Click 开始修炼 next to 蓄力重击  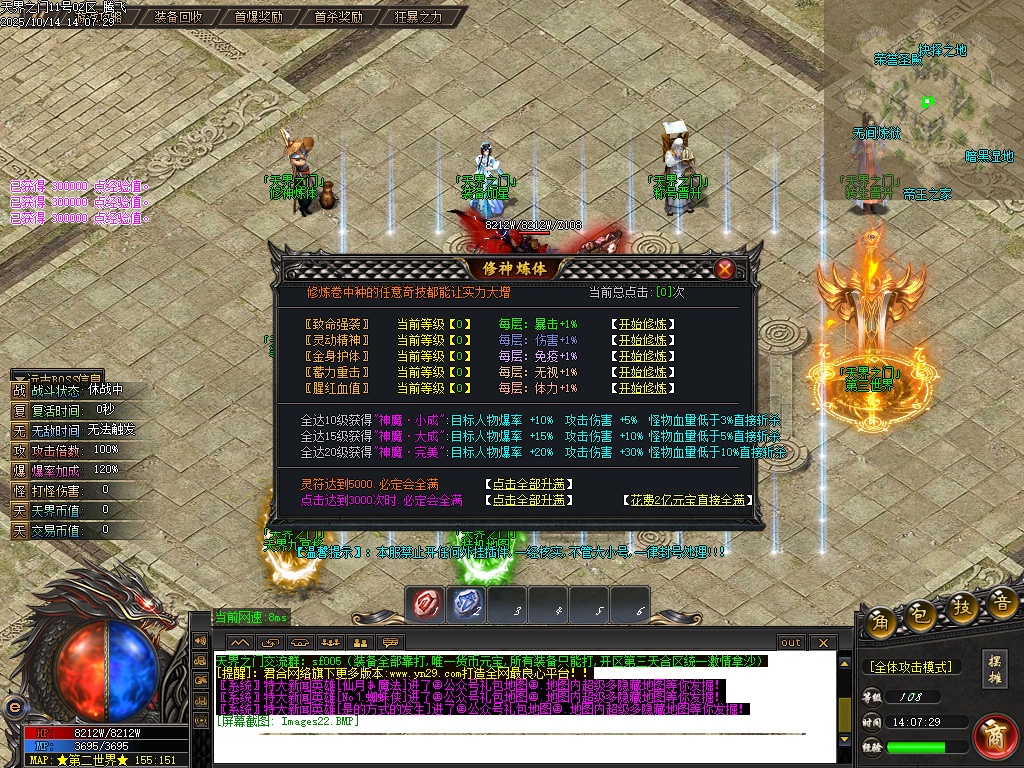point(642,372)
